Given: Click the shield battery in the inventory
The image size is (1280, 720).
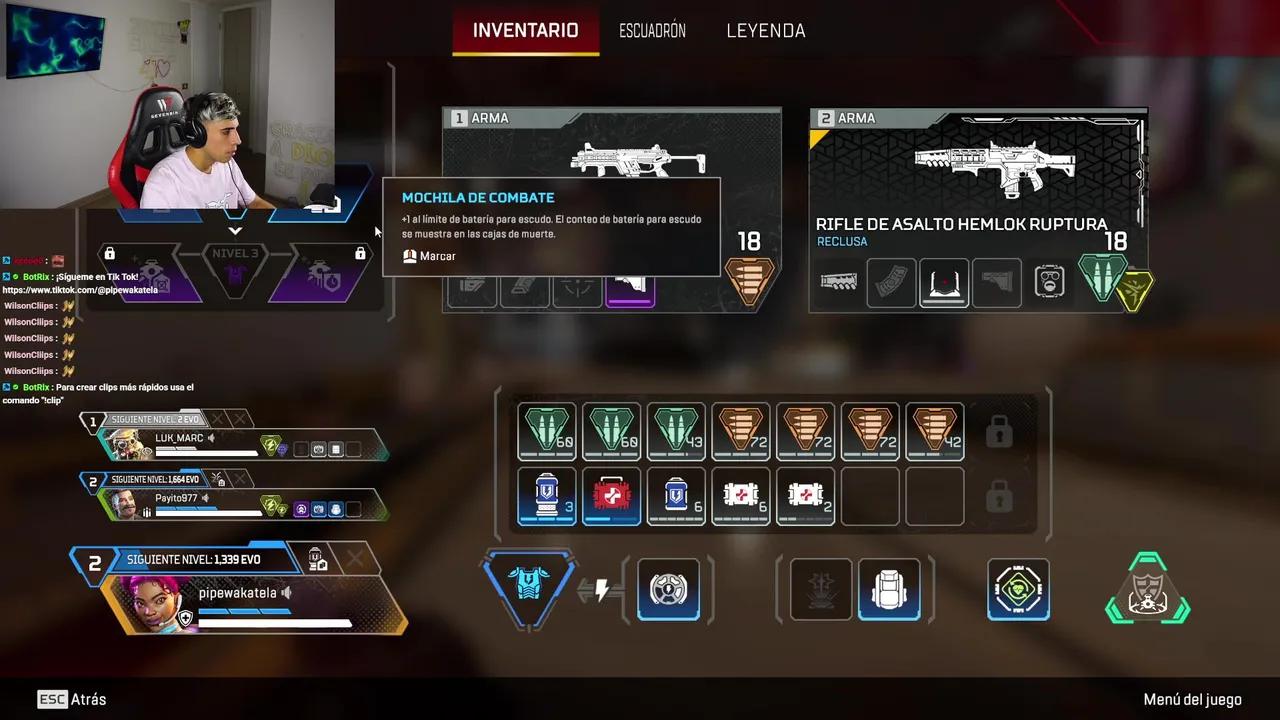Looking at the screenshot, I should click(x=546, y=496).
